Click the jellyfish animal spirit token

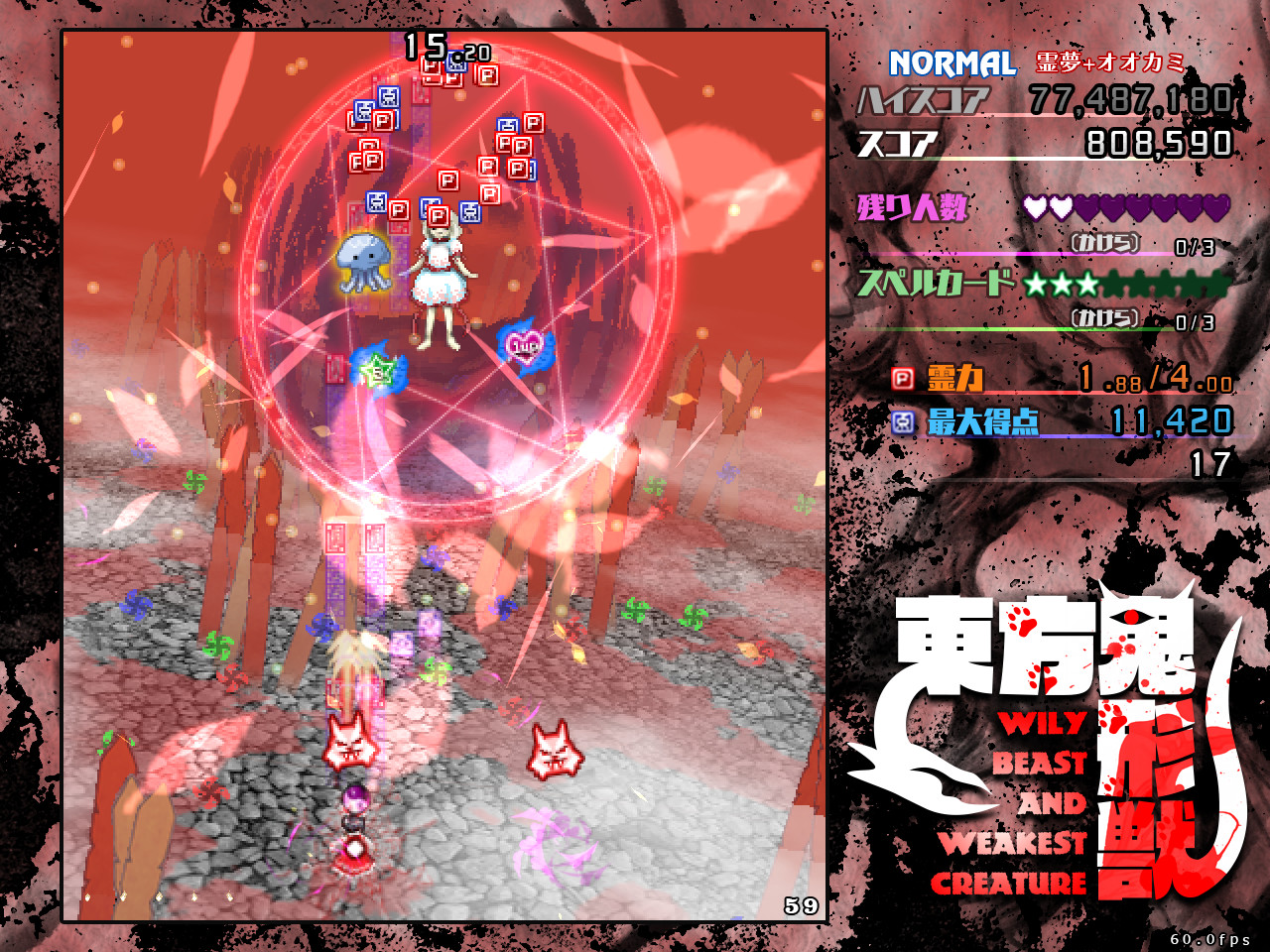coord(363,261)
